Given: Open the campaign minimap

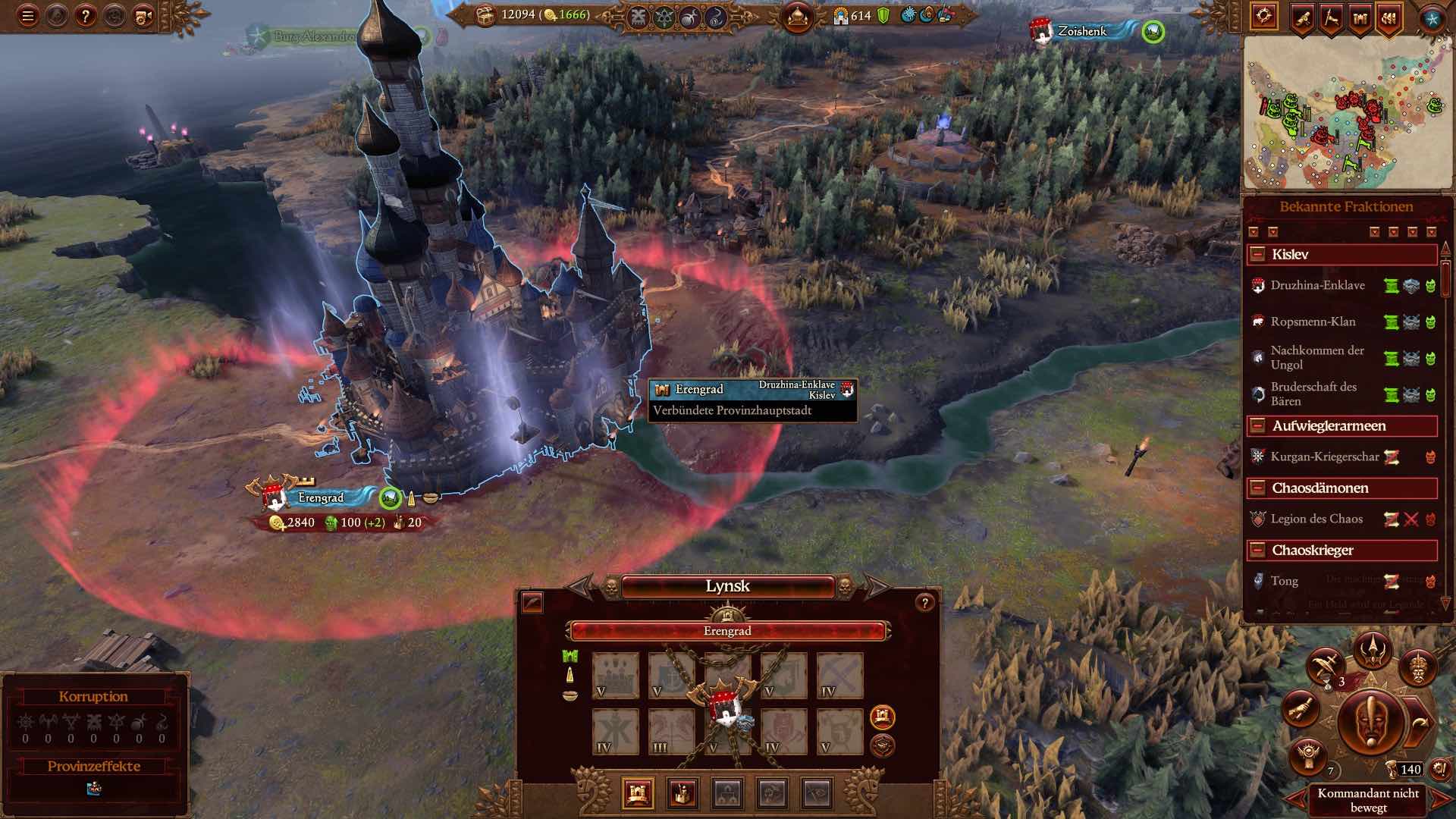Looking at the screenshot, I should (1345, 114).
